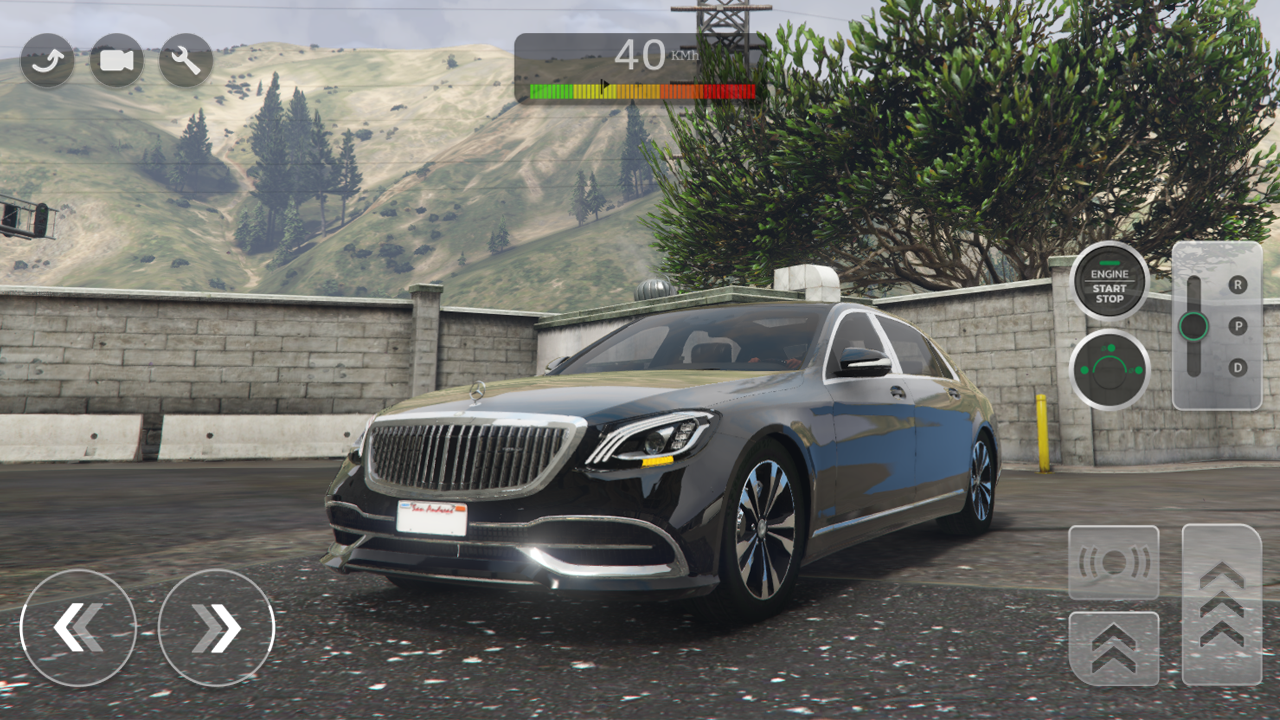1280x720 pixels.
Task: Open vehicle settings via the wrench icon
Action: click(184, 61)
